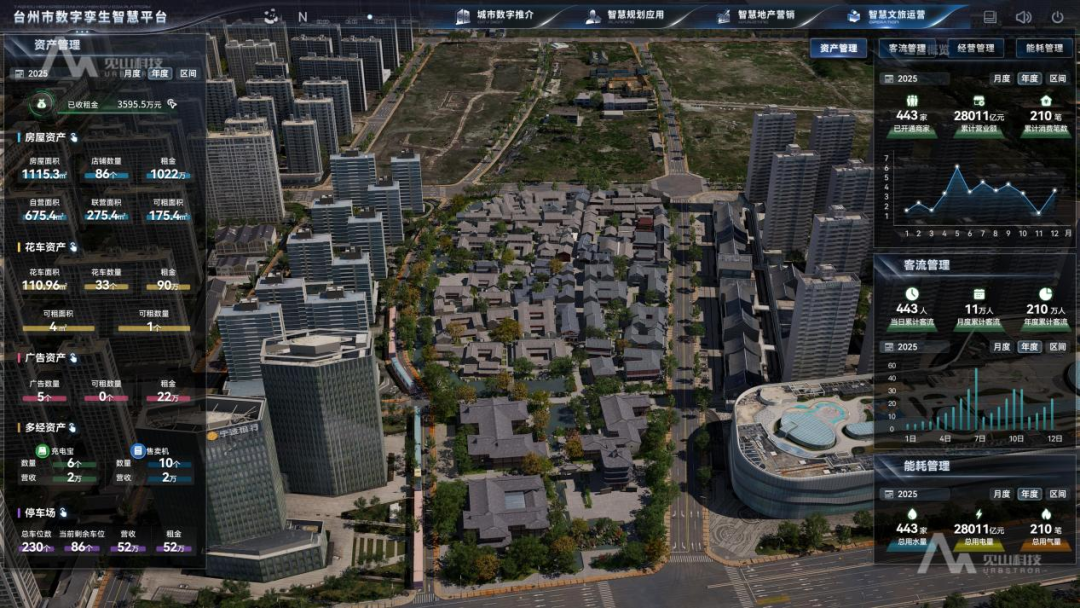This screenshot has width=1080, height=608.
Task: Switch to the 客流管理 tab button
Action: [x=907, y=48]
